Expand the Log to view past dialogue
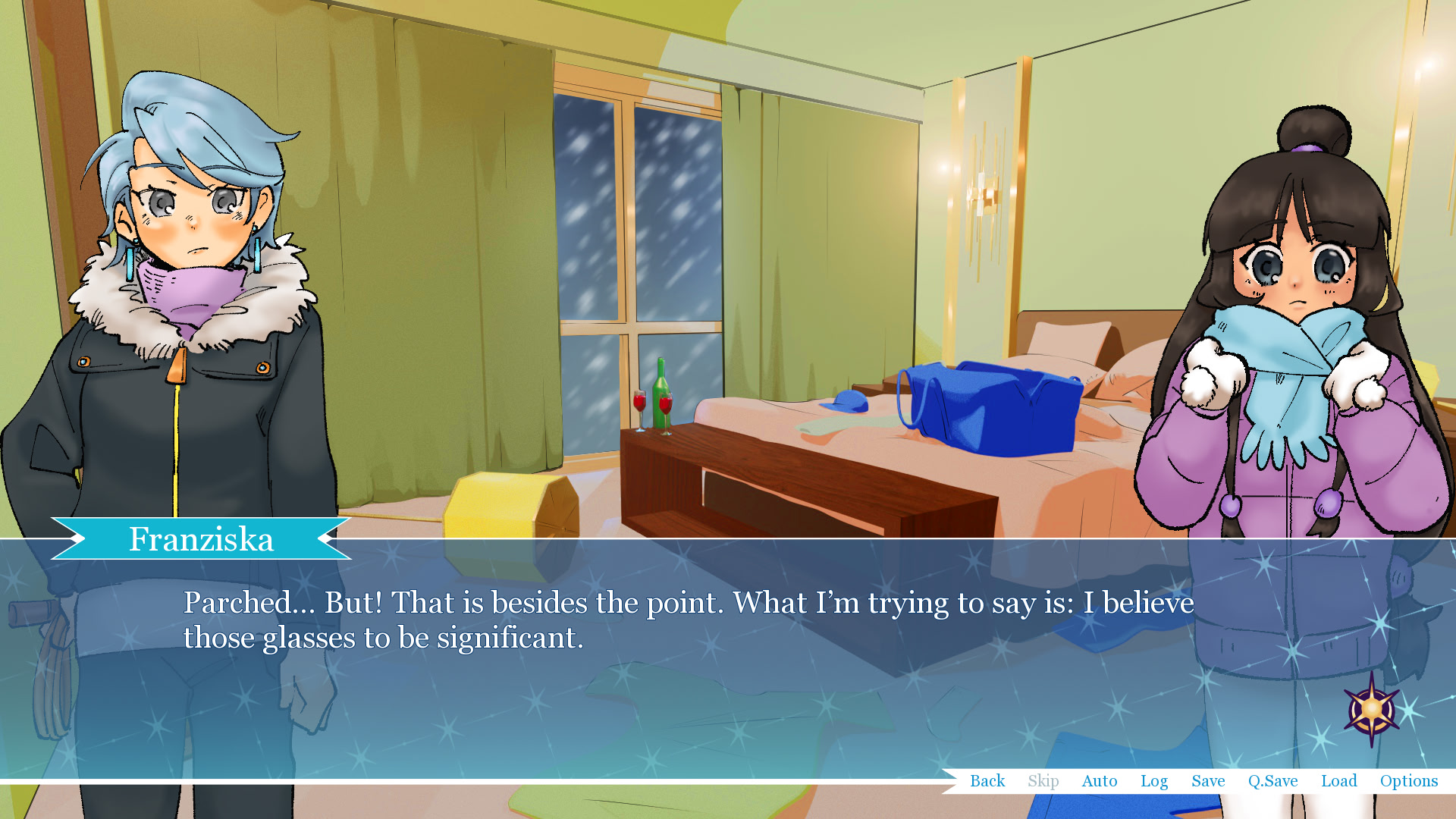This screenshot has height=819, width=1456. pyautogui.click(x=1153, y=781)
